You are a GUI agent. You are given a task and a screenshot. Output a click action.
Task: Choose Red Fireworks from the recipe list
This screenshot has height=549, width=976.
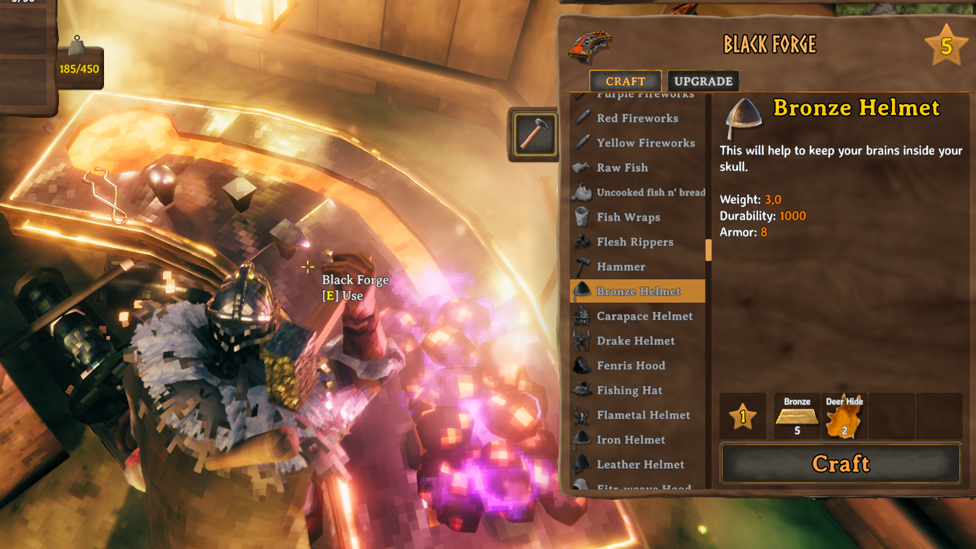pos(637,118)
